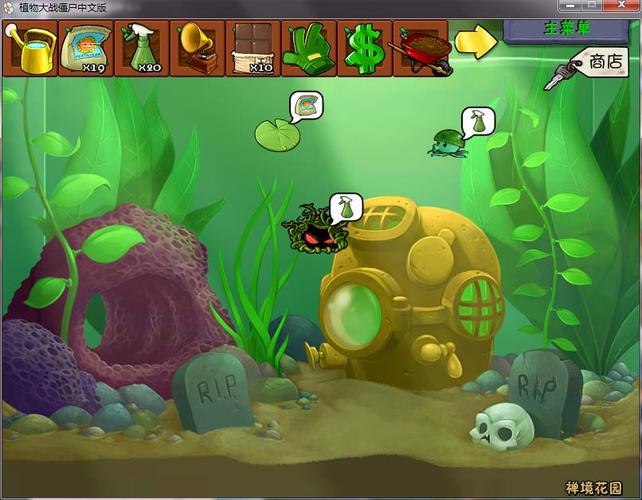Equip the green garden glove
Viewport: 642px width, 500px height.
coord(310,48)
